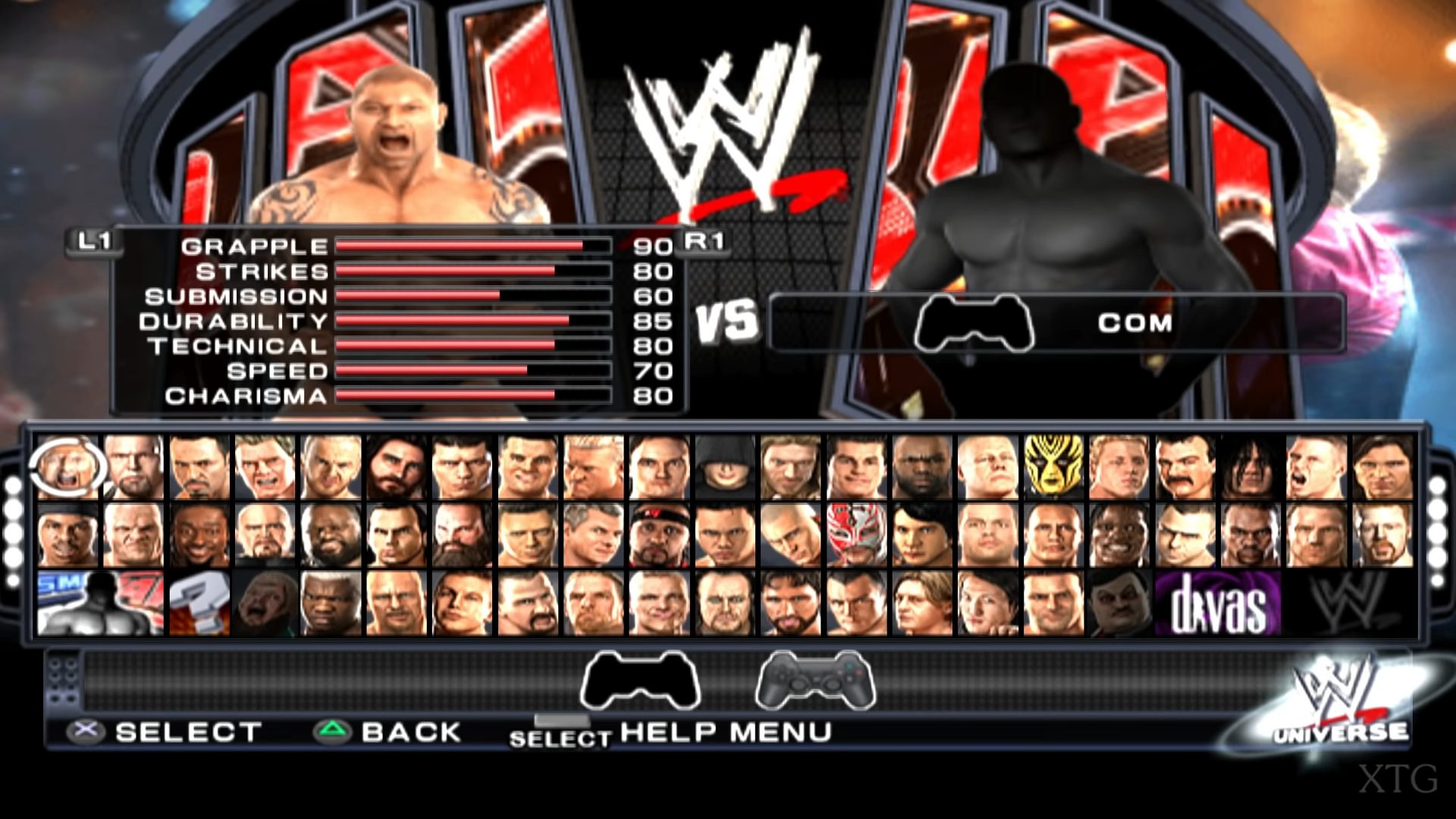Choose the wrestler wearing a red headband

pos(659,535)
